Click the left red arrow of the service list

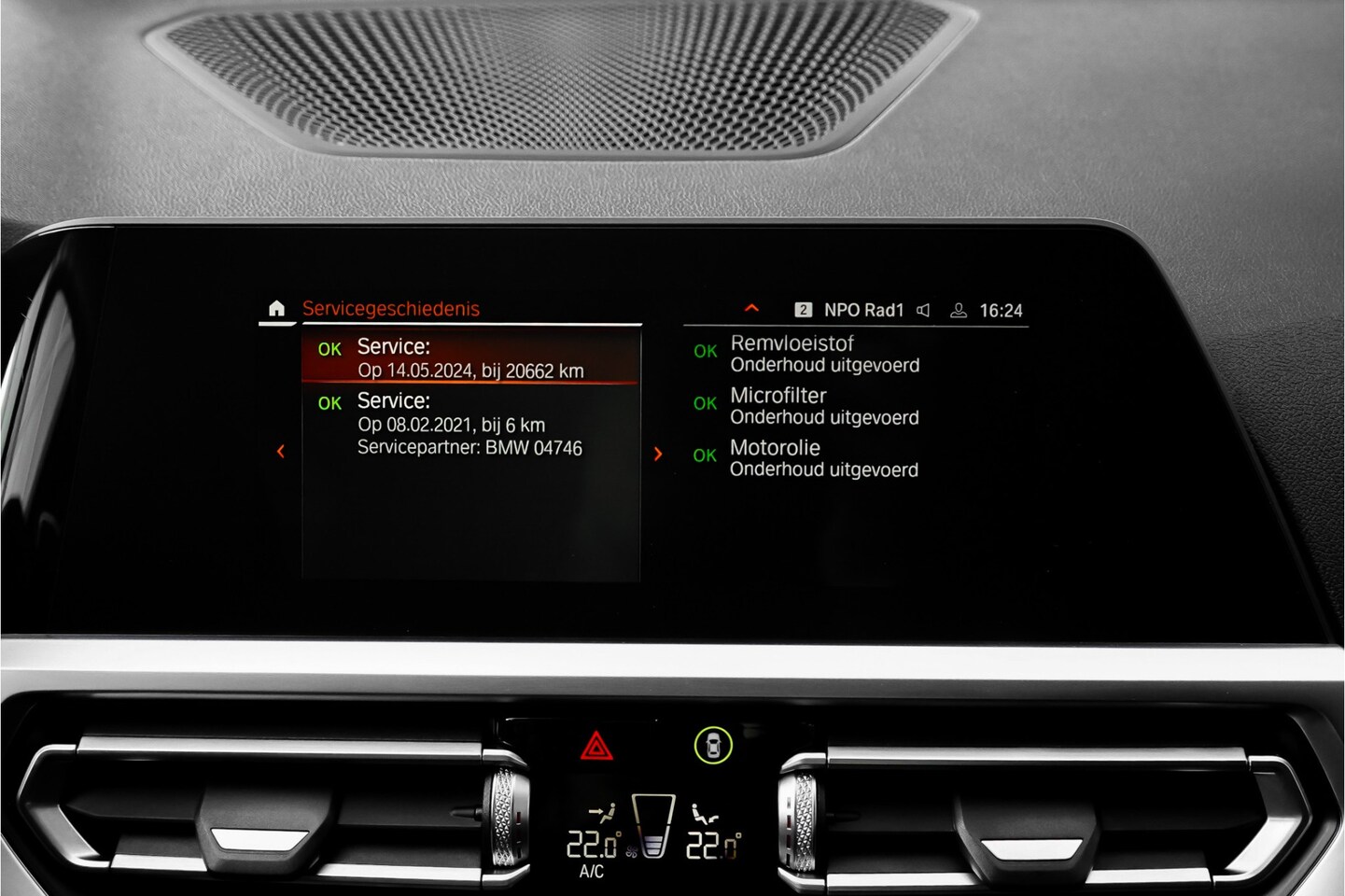pyautogui.click(x=281, y=452)
